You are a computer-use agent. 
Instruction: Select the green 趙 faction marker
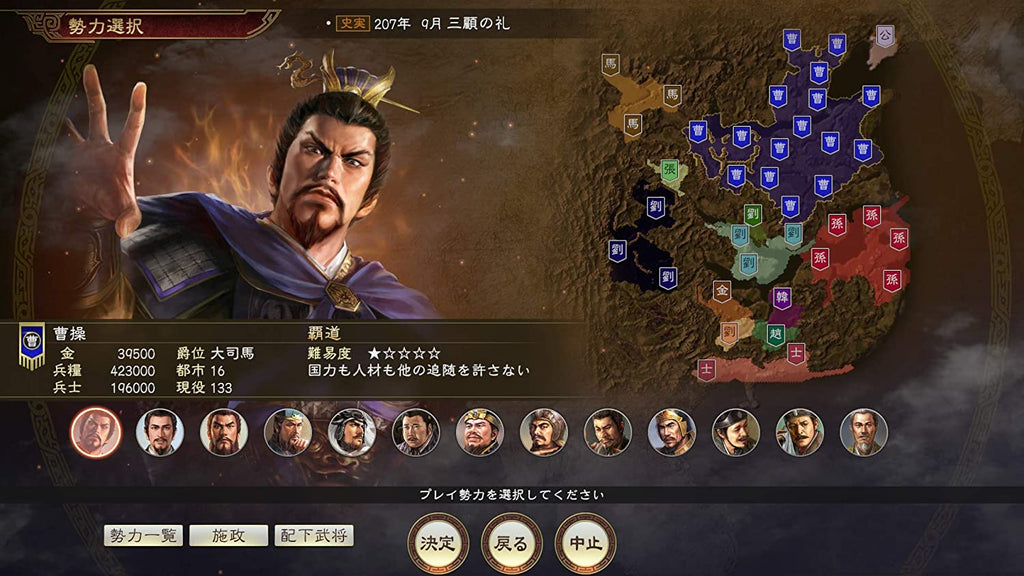click(775, 333)
